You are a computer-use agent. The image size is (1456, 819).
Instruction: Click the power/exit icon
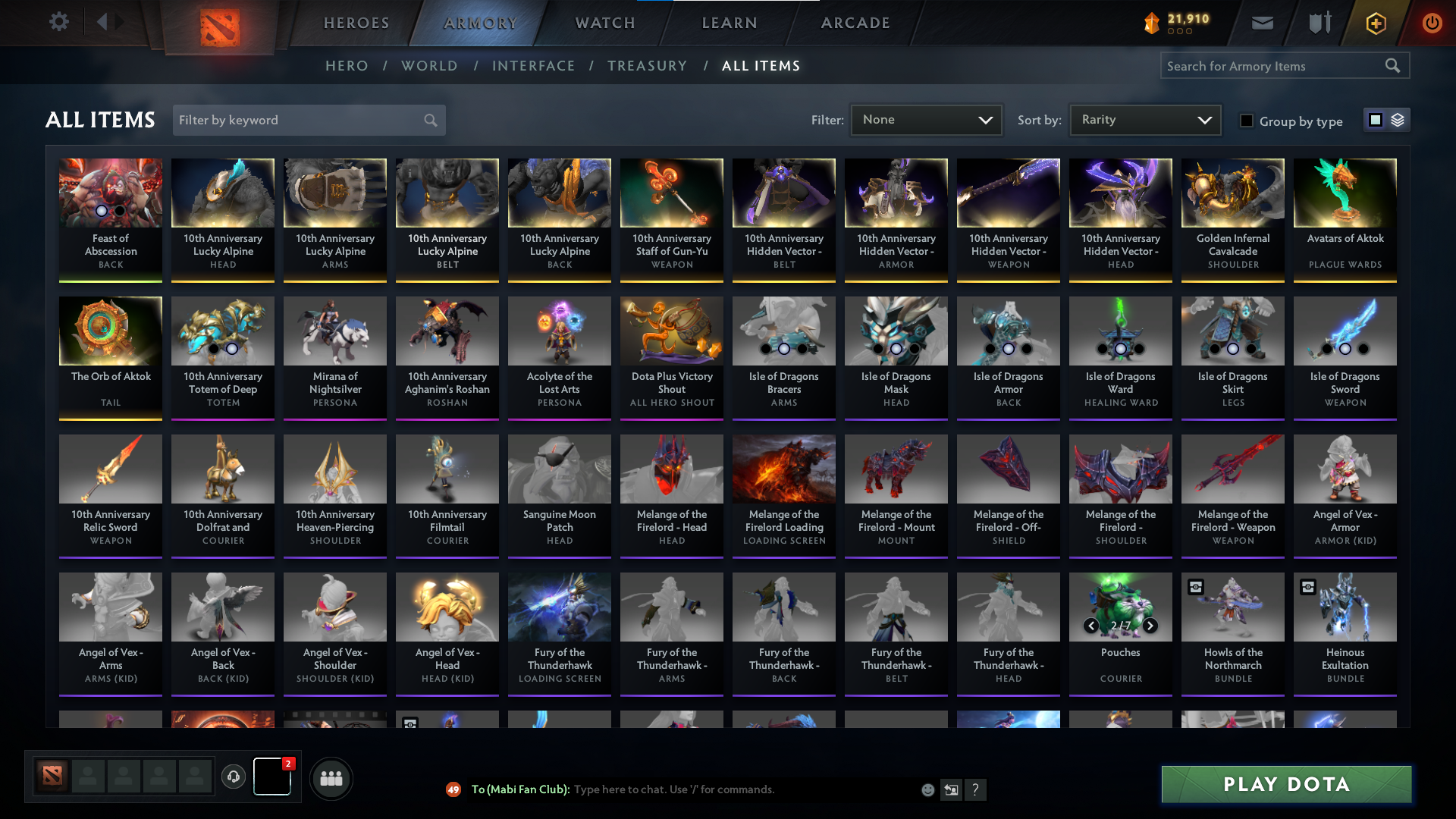(1432, 22)
